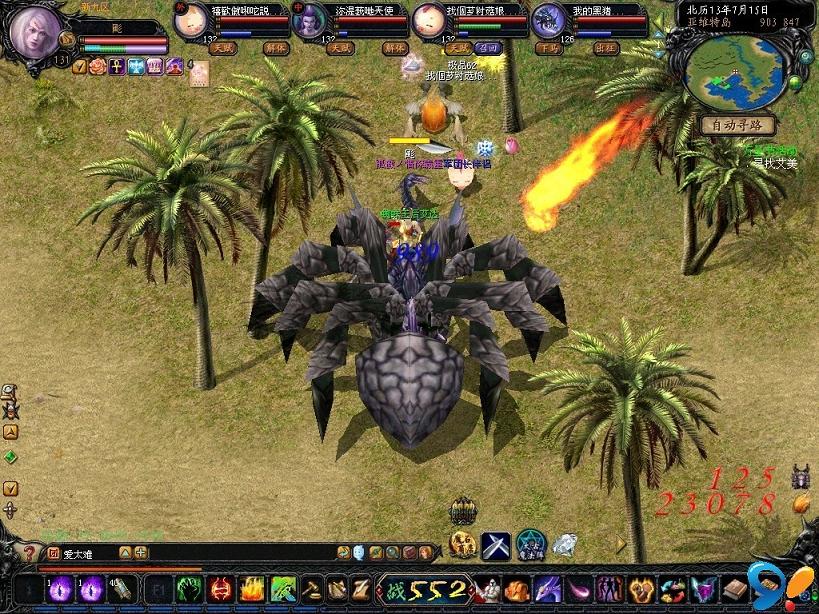The height and width of the screenshot is (614, 819).
Task: Use the flame skill on the hotbar
Action: pos(251,589)
